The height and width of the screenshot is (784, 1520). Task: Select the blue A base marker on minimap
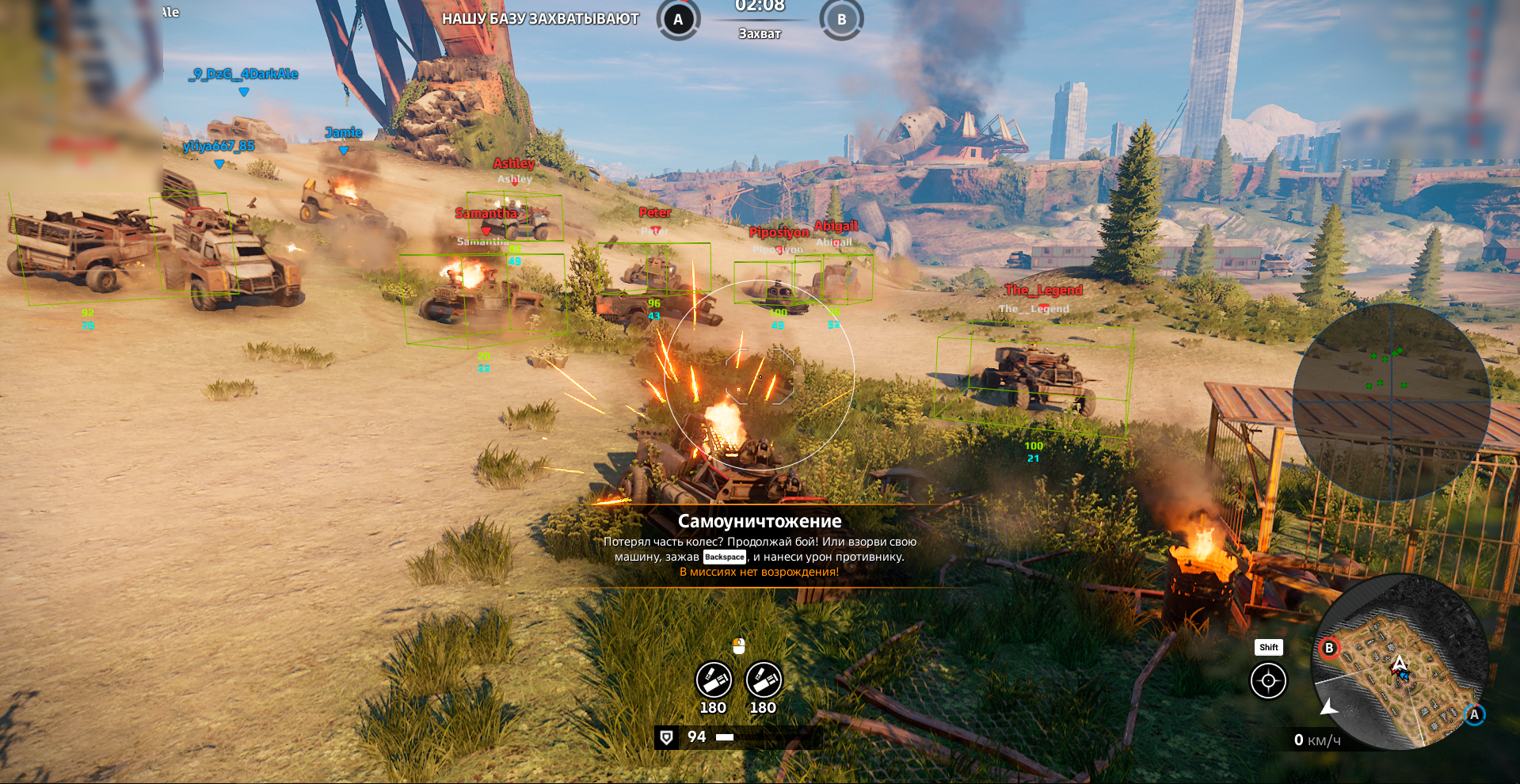pos(1474,714)
